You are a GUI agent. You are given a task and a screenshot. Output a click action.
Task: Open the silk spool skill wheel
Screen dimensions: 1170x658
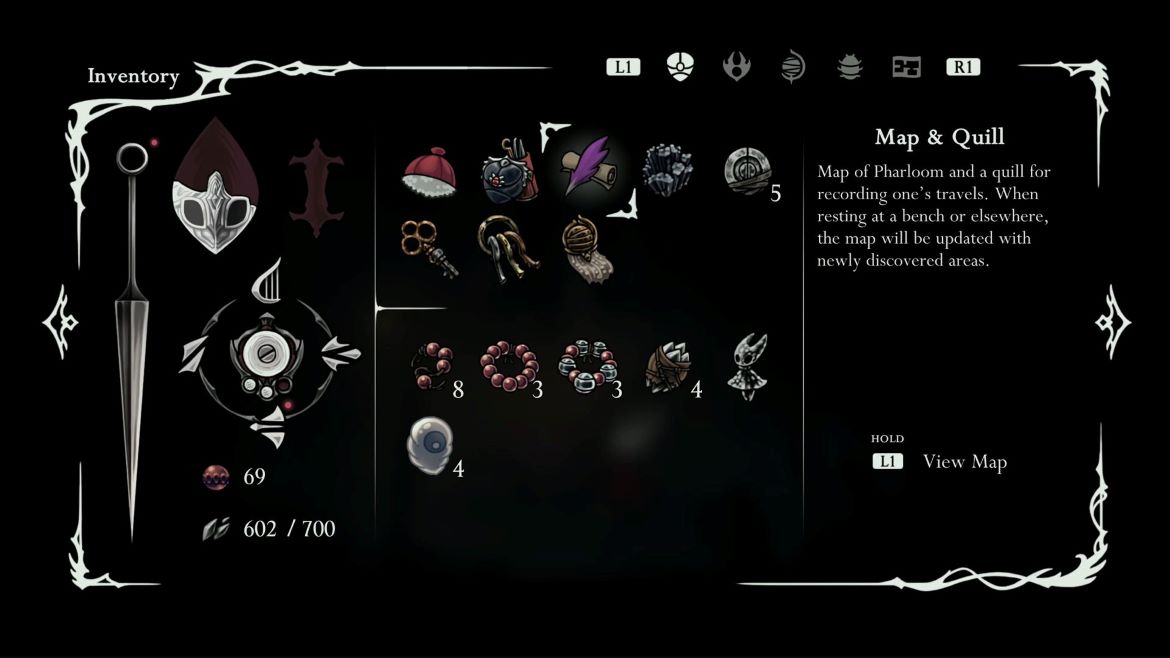pyautogui.click(x=270, y=357)
